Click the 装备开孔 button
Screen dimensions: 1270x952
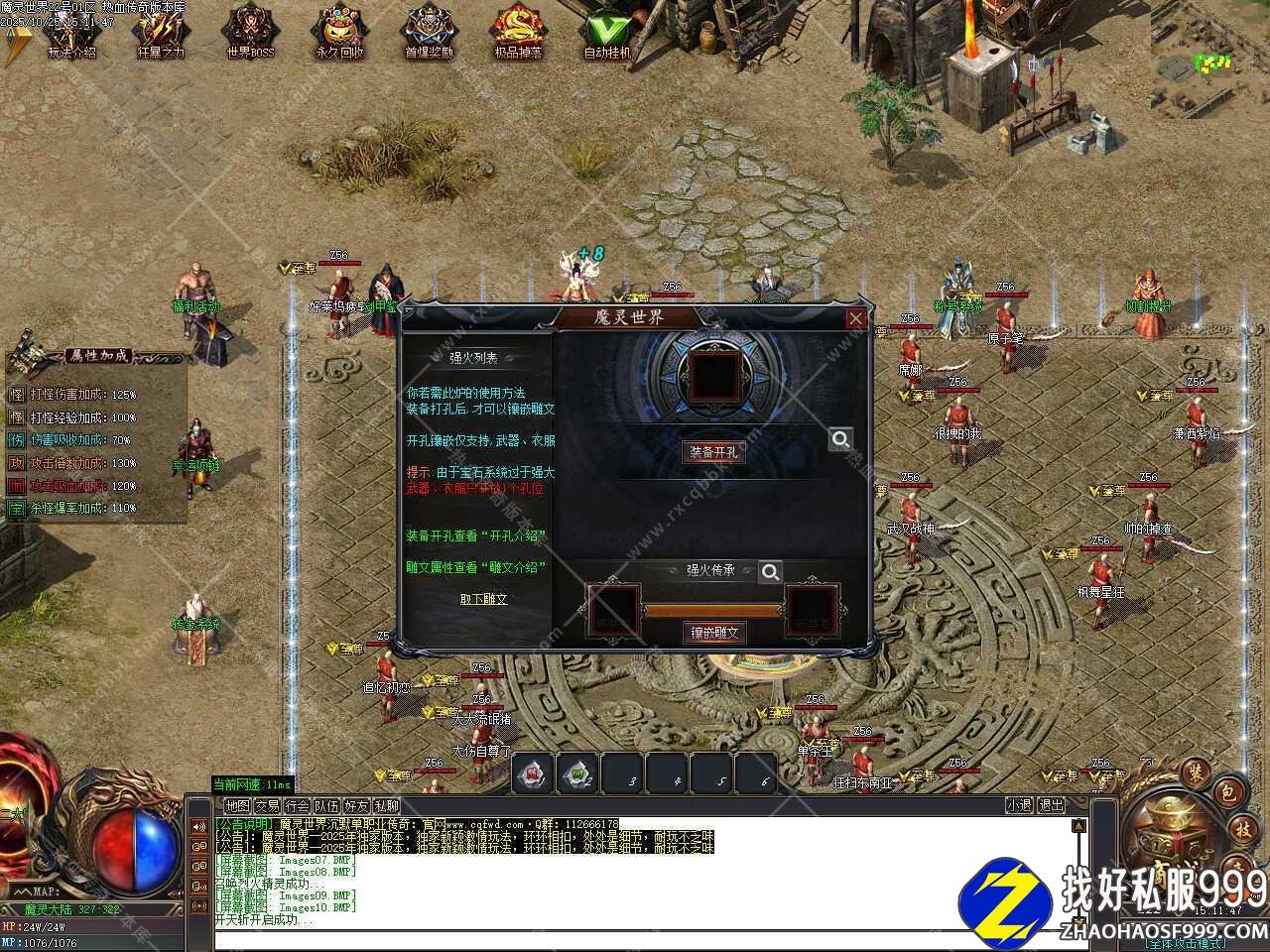tap(713, 451)
